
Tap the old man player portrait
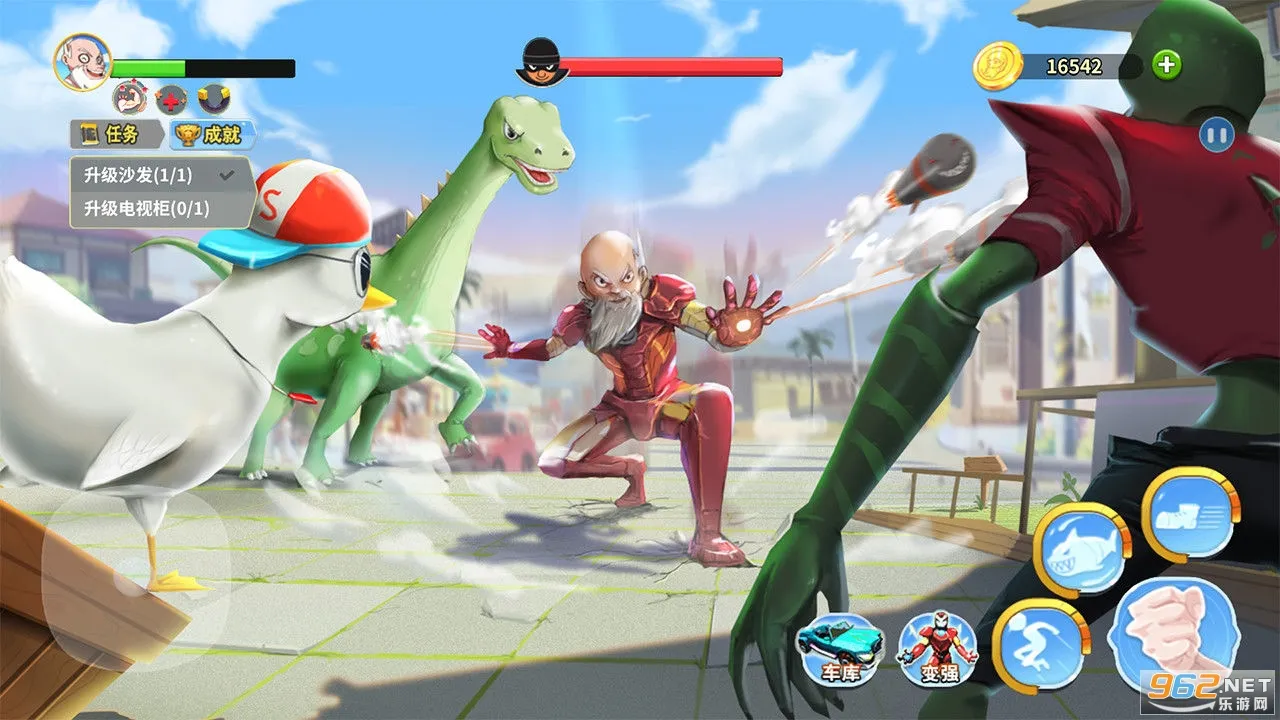coord(82,62)
